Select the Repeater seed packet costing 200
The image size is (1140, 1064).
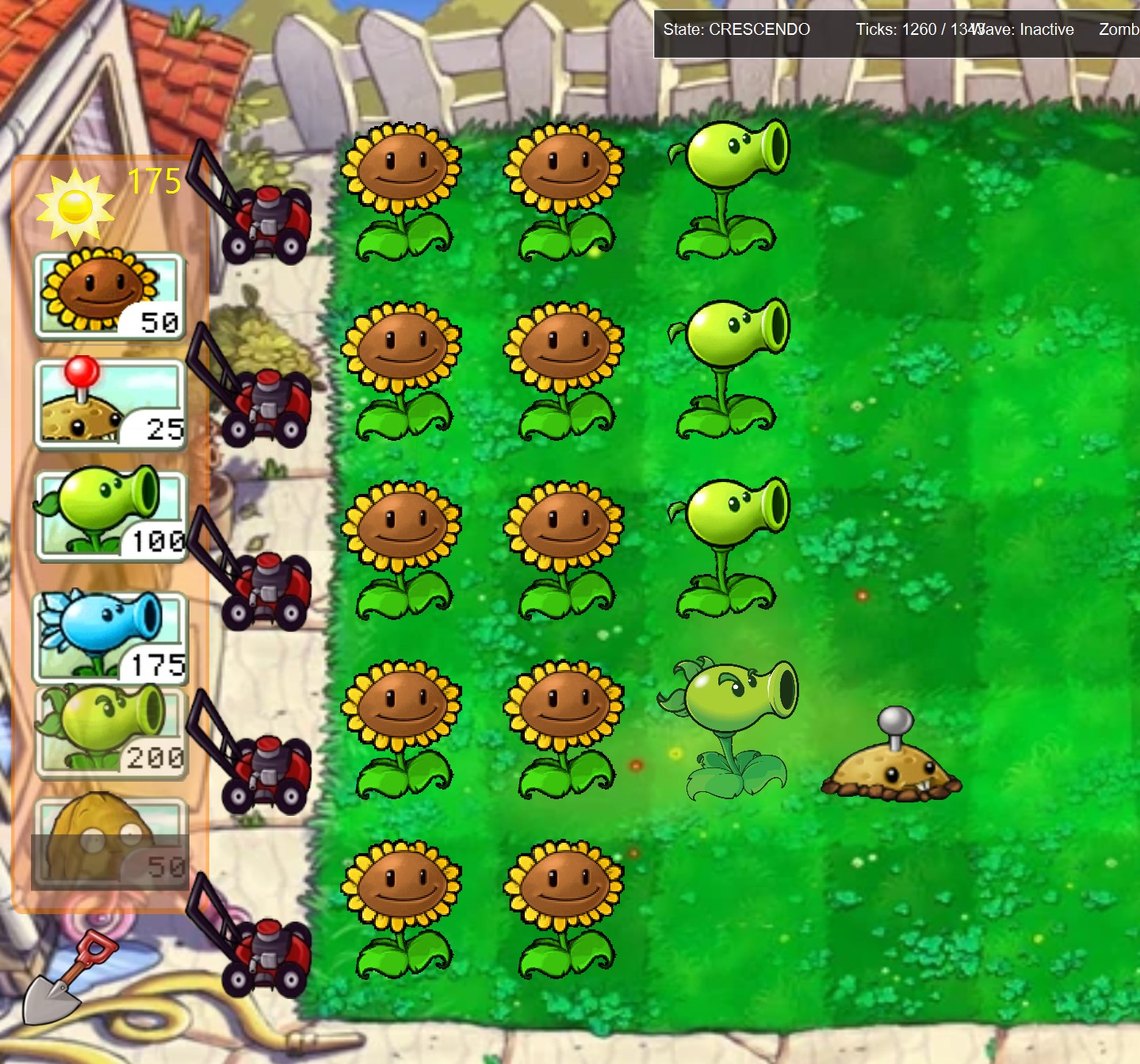coord(111,729)
